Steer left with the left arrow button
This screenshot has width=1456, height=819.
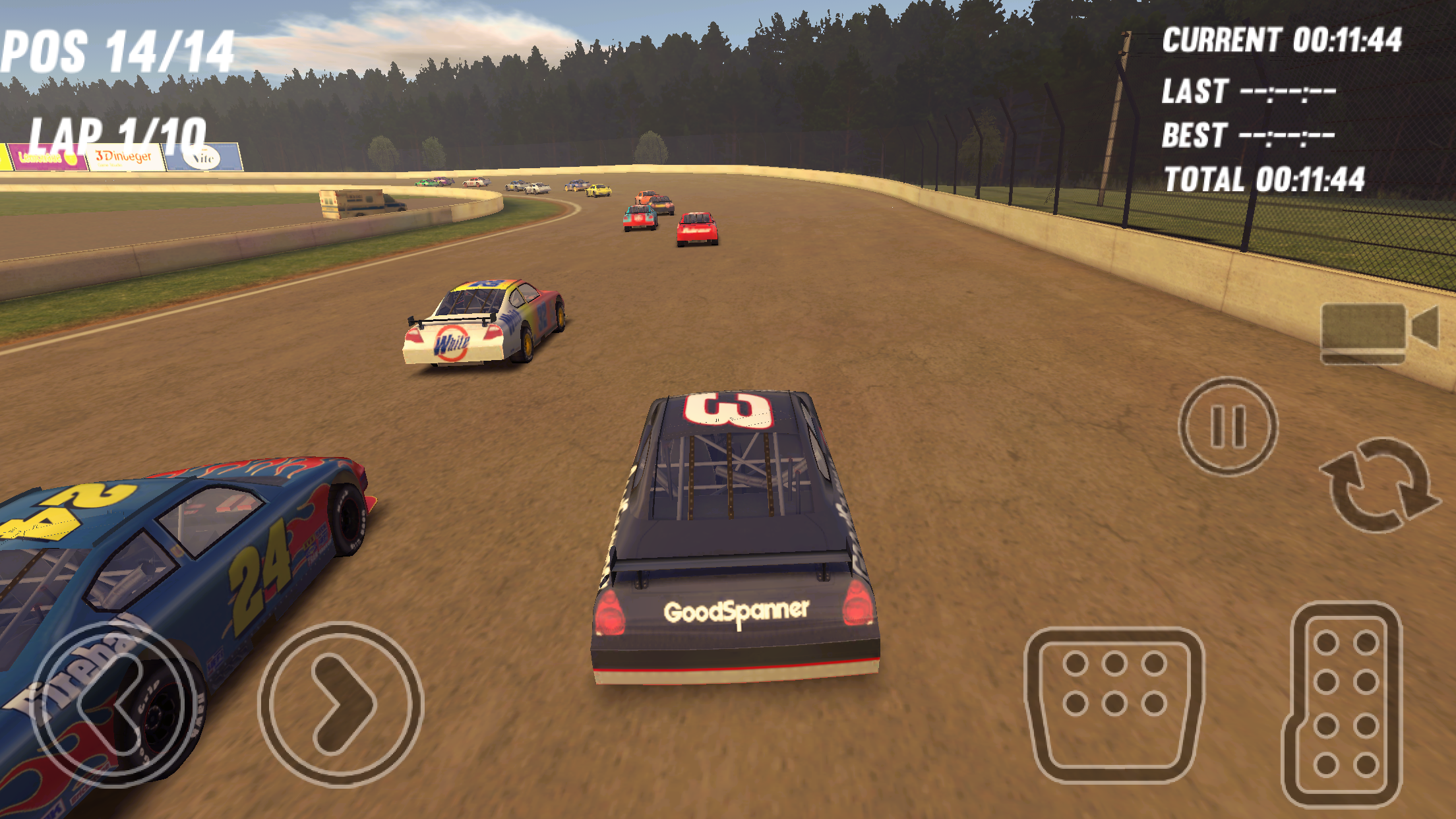[113, 704]
